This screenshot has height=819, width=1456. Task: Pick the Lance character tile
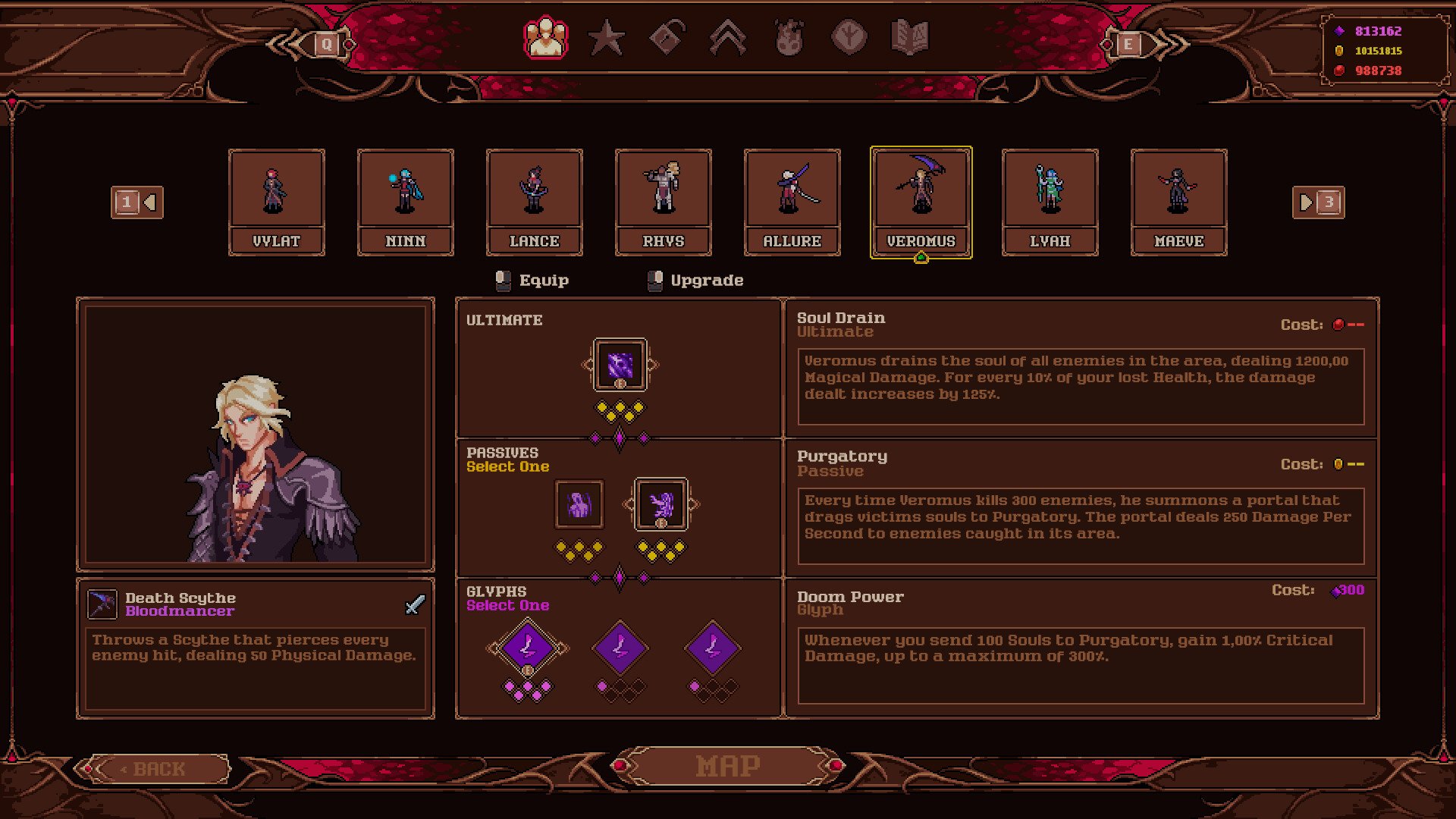(x=534, y=202)
